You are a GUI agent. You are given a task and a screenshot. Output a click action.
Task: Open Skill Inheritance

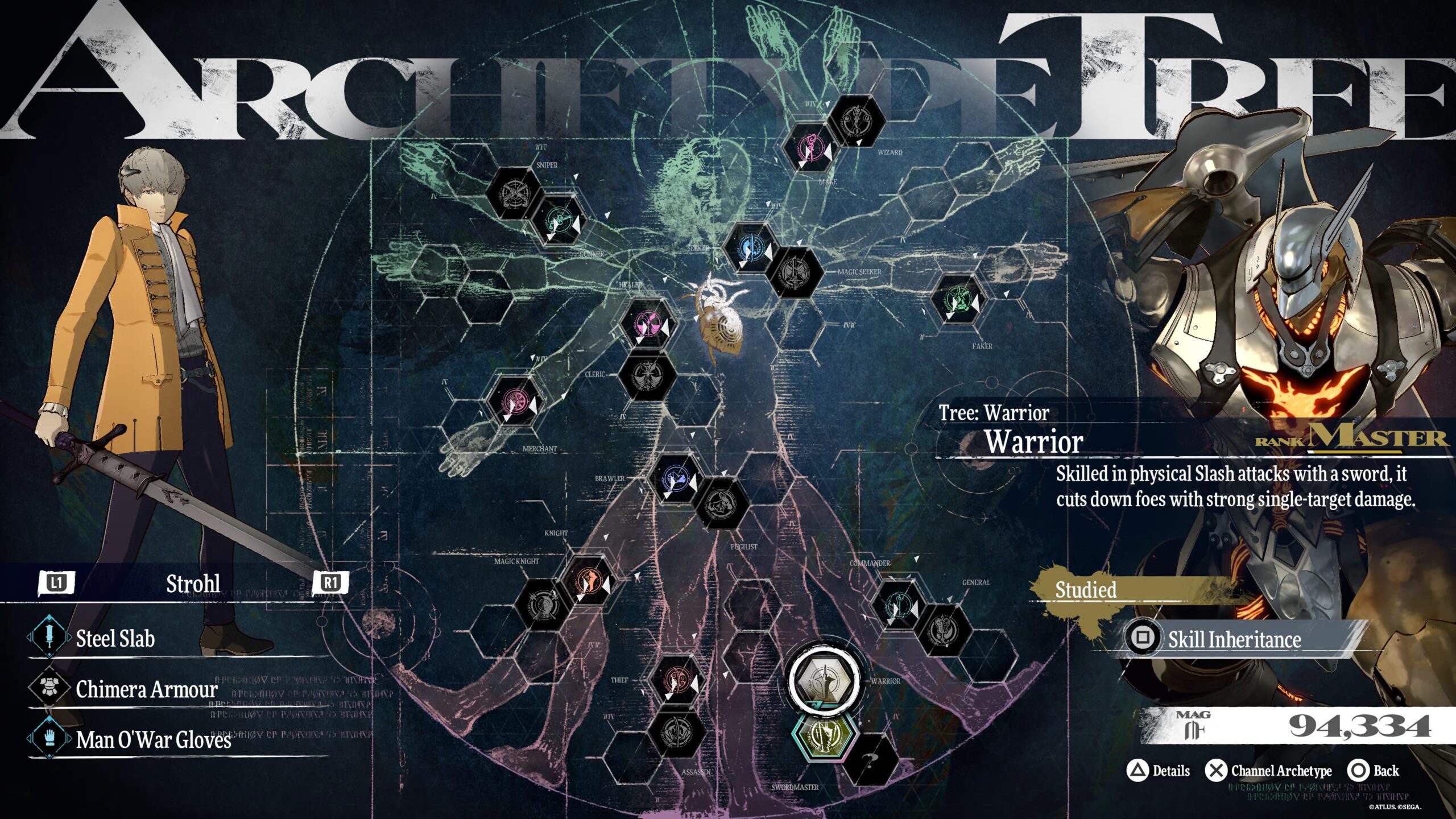(x=1234, y=639)
